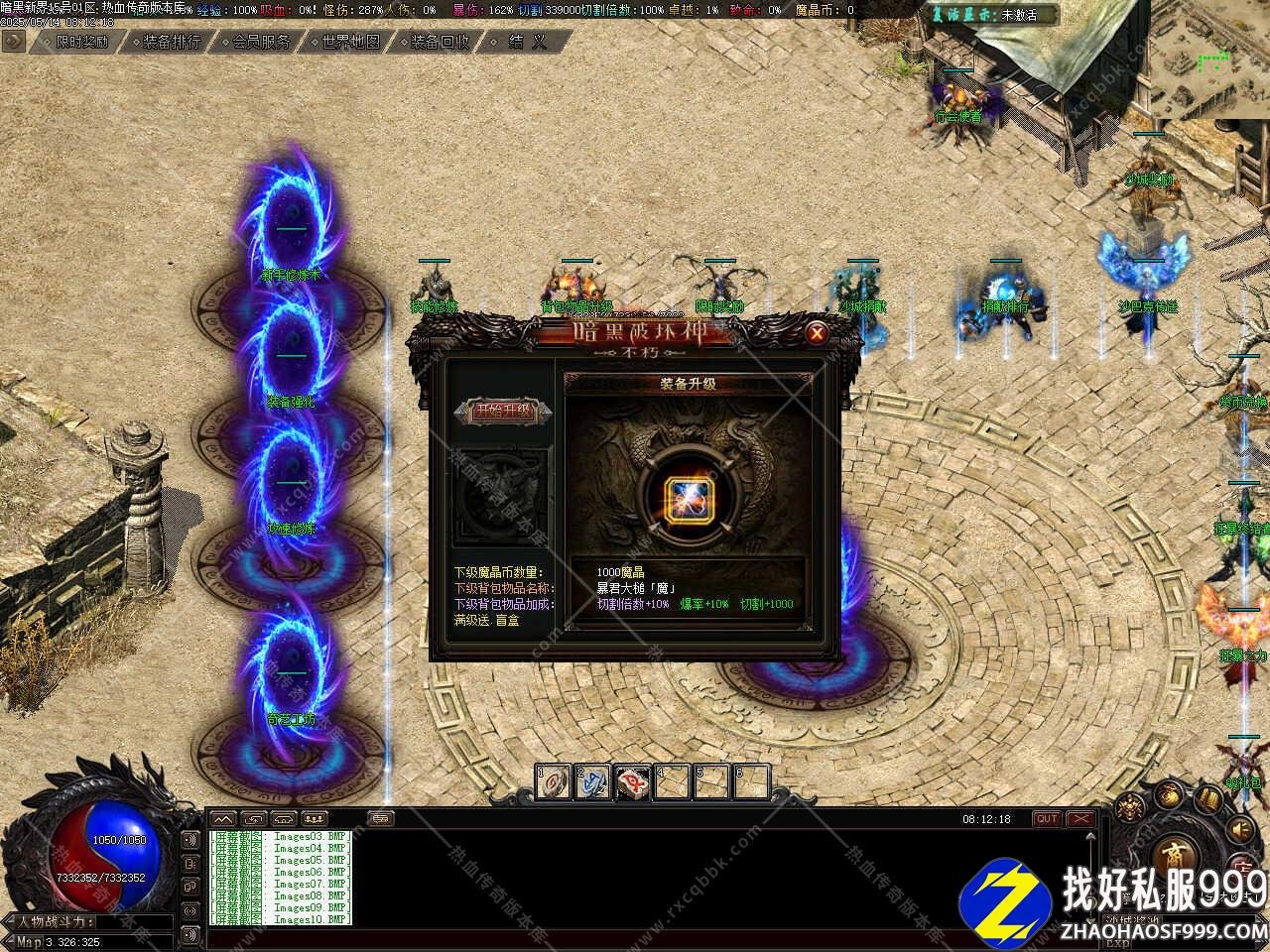Close the 暗黑破坏神 upgrade window

tap(817, 333)
